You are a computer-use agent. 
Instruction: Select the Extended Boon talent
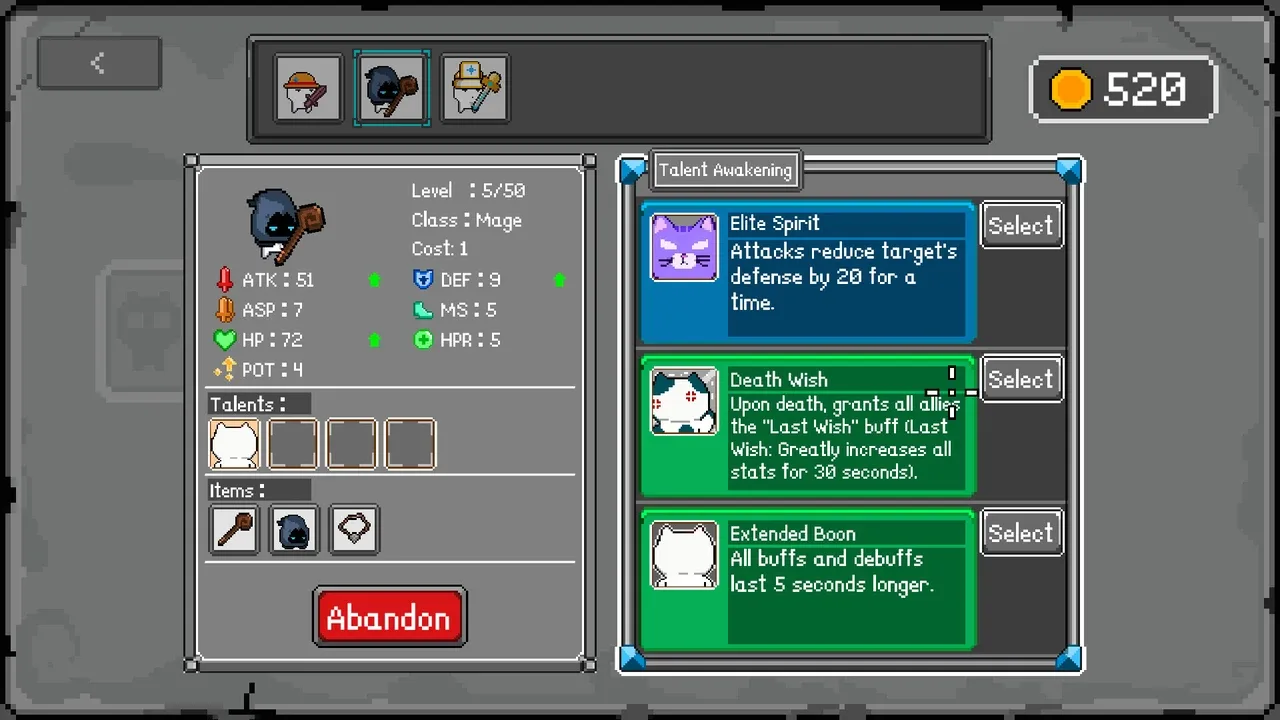coord(1021,534)
